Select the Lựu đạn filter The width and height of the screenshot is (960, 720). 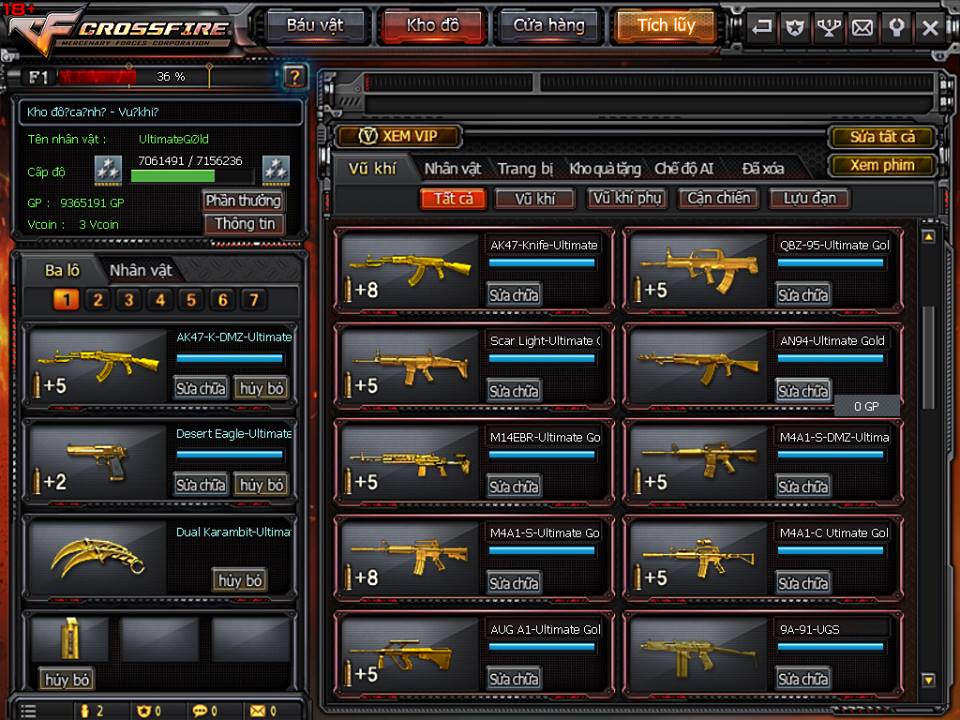(x=809, y=198)
